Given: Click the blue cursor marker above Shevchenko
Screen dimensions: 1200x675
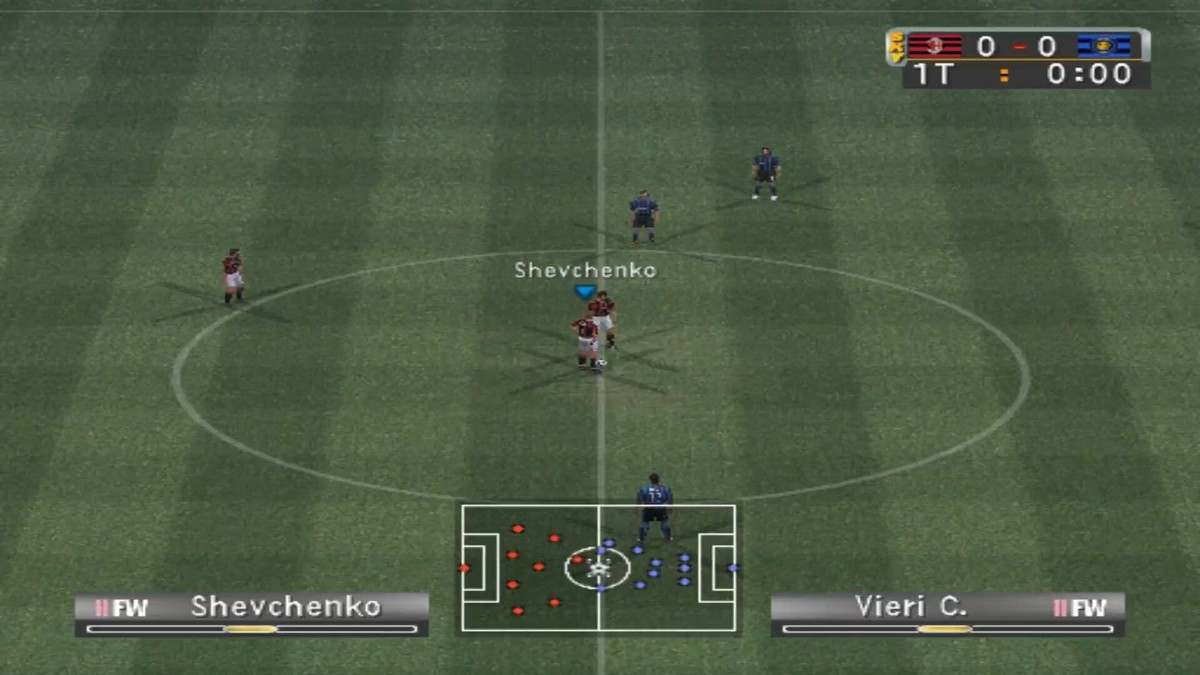Looking at the screenshot, I should click(585, 292).
